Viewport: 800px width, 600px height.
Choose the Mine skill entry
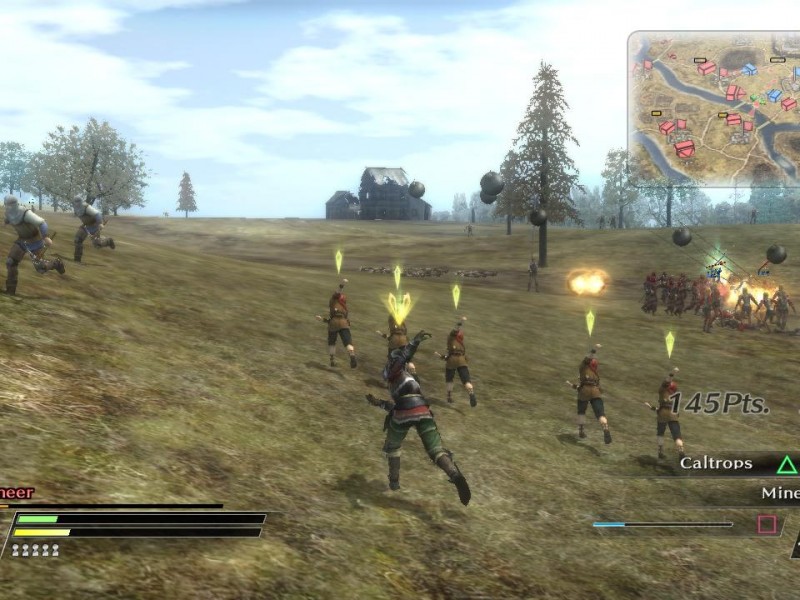778,493
